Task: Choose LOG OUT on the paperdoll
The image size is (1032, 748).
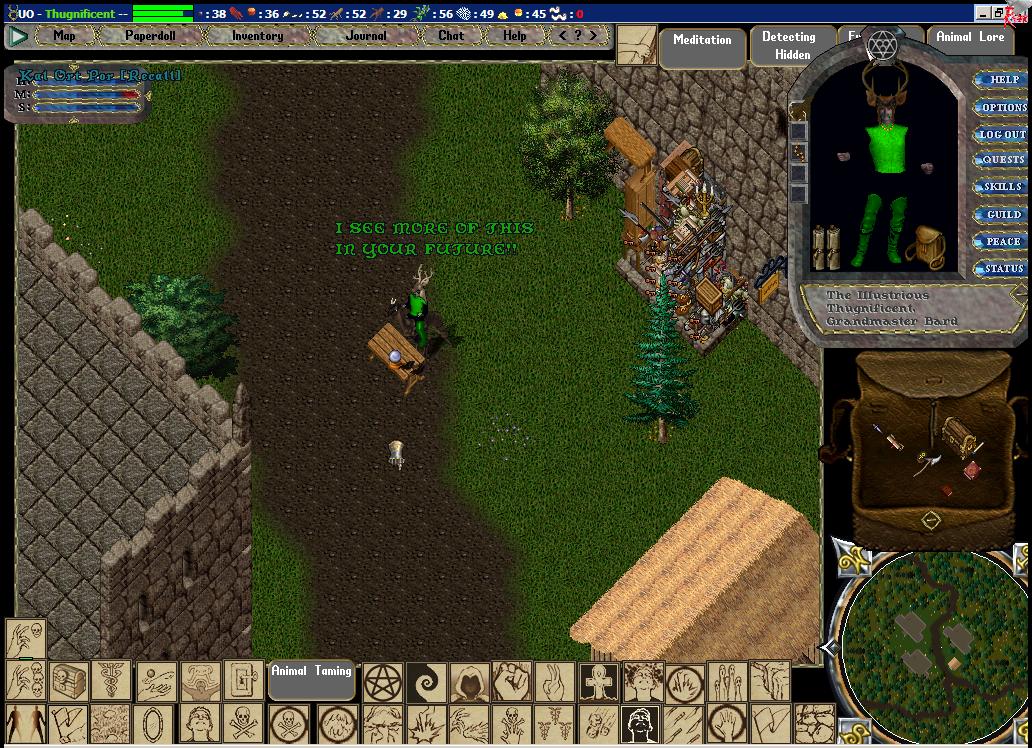Action: 1002,134
